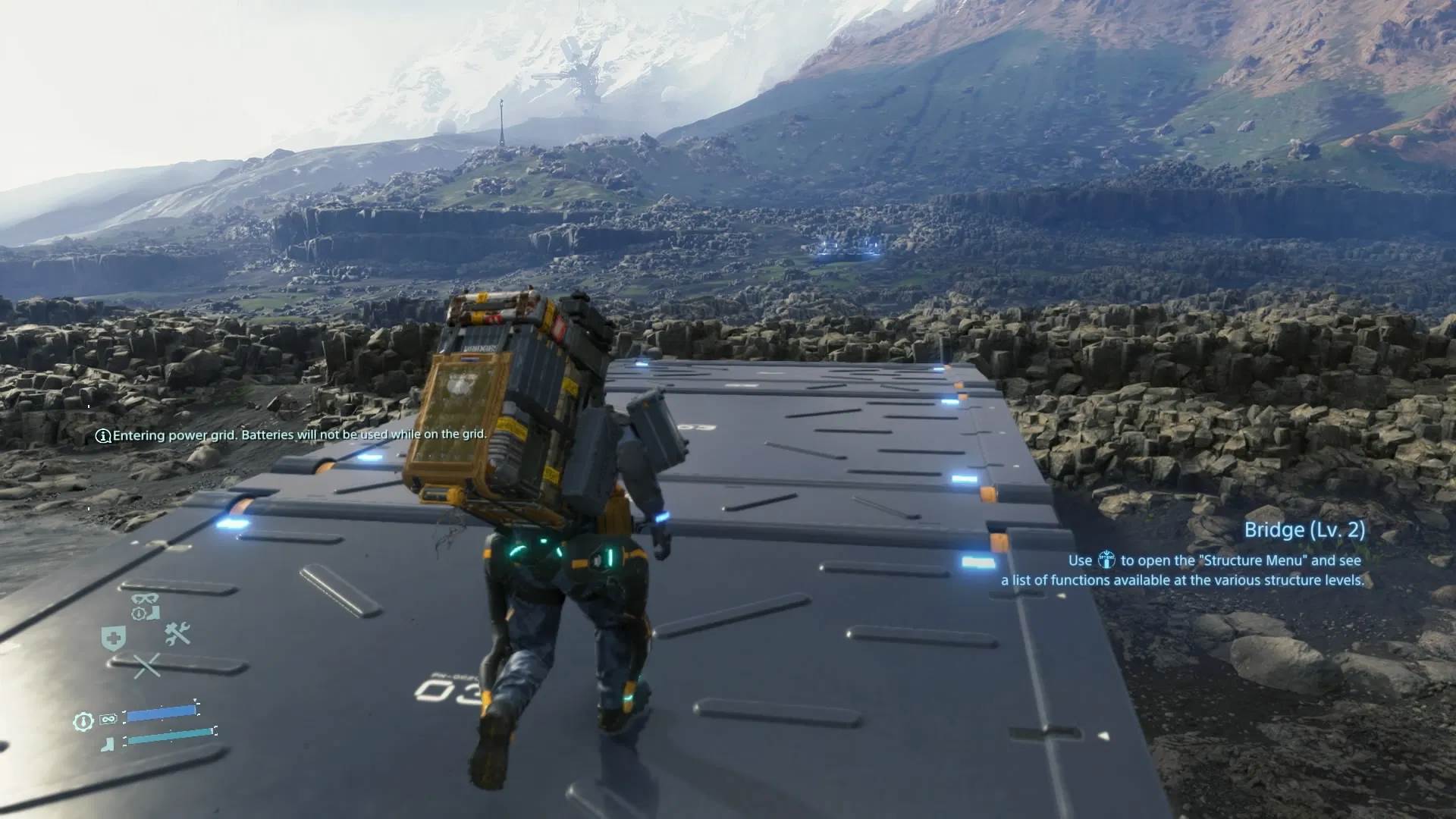
Task: Select the hammer and wrench repair icon
Action: [177, 635]
